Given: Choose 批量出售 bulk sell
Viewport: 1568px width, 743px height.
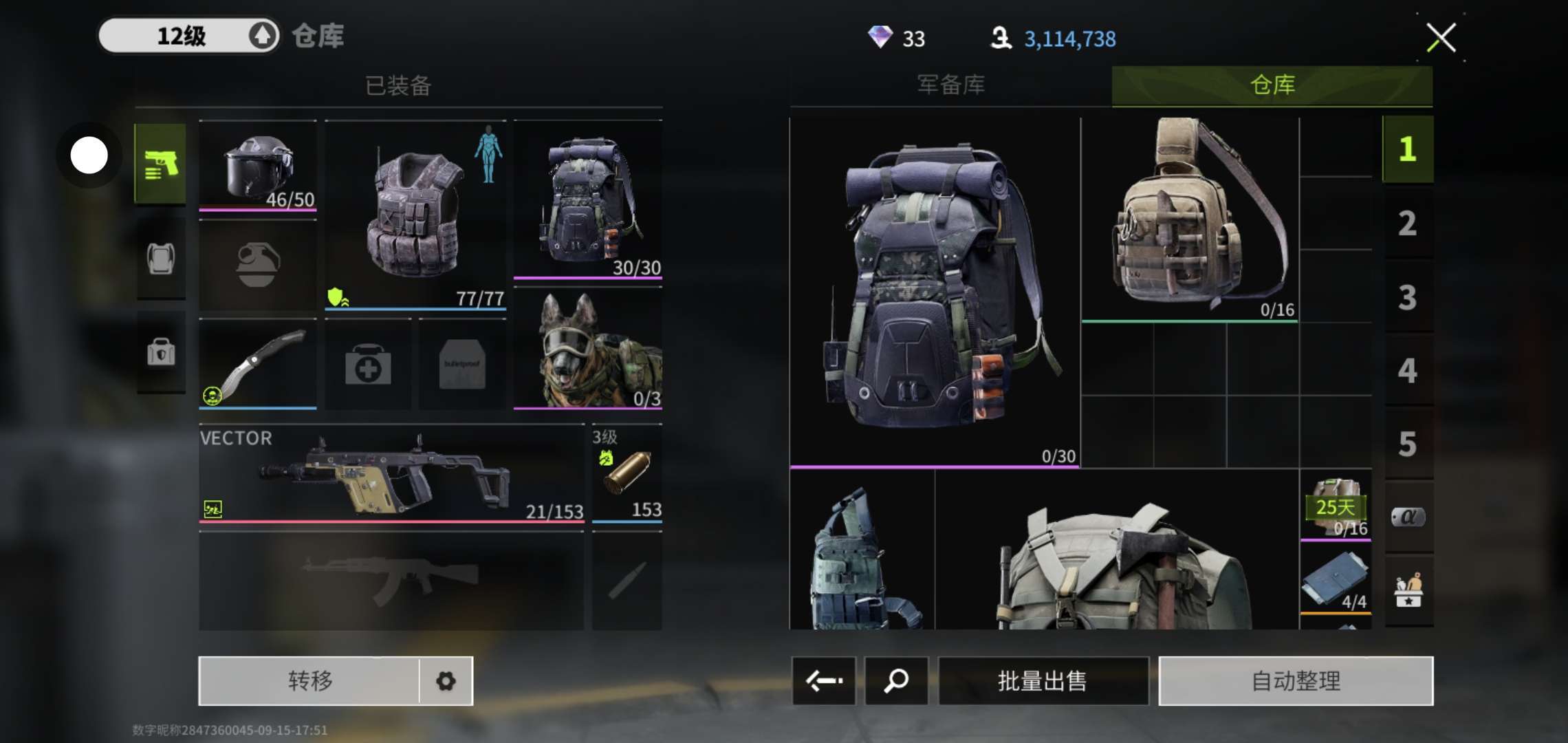Looking at the screenshot, I should 1043,681.
